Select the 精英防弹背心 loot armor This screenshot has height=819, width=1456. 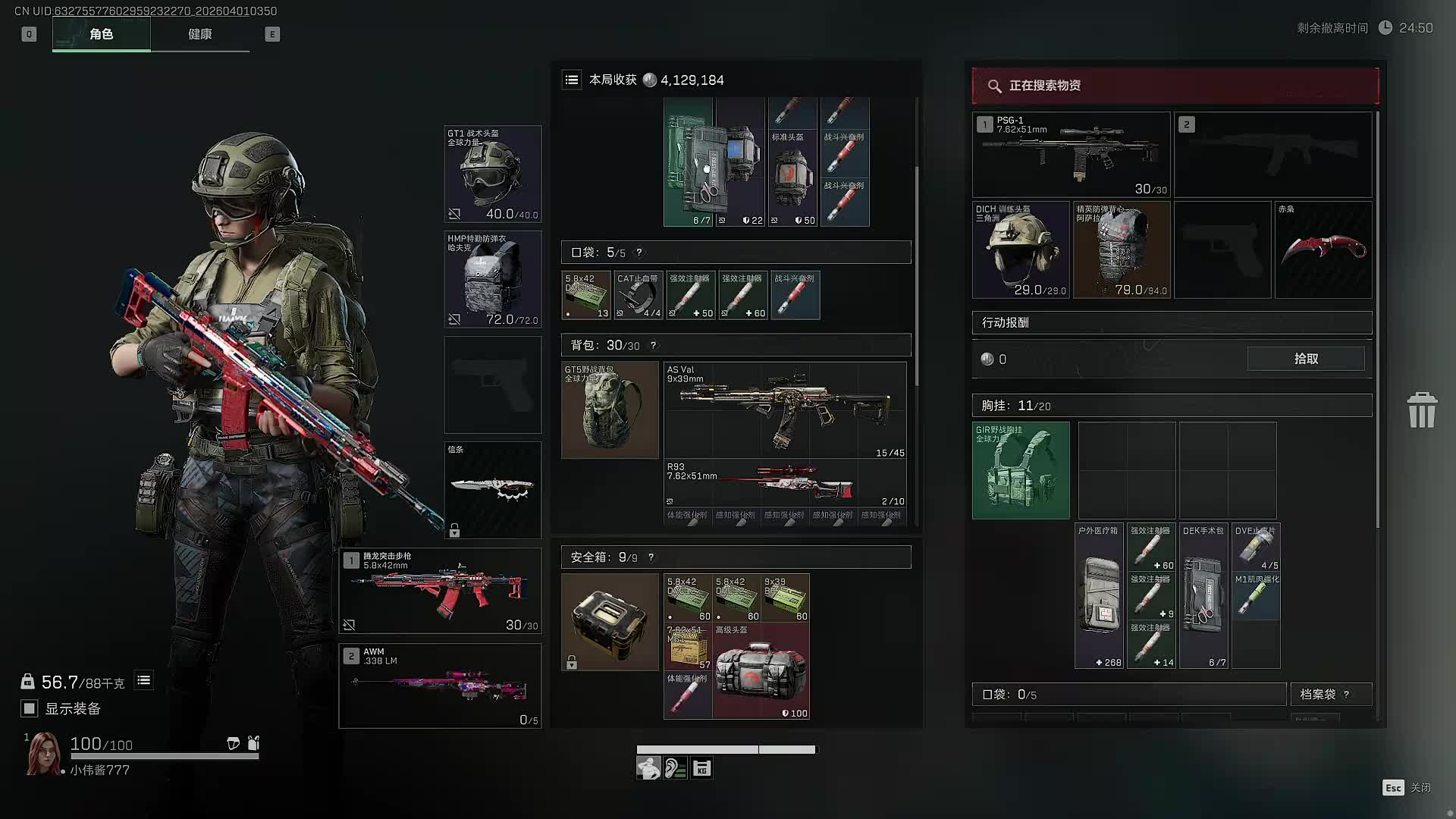(x=1121, y=249)
